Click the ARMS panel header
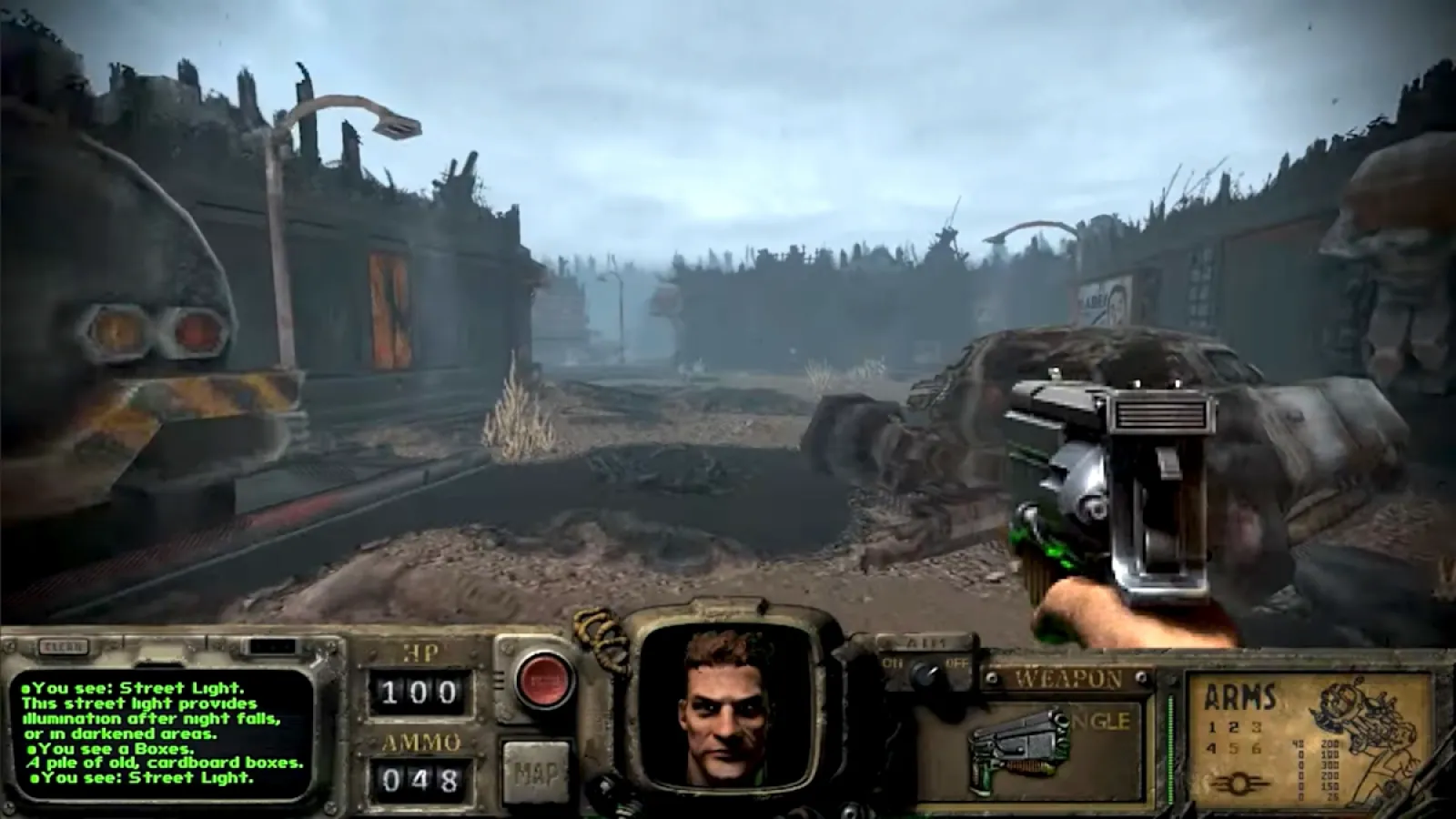 pos(1239,695)
